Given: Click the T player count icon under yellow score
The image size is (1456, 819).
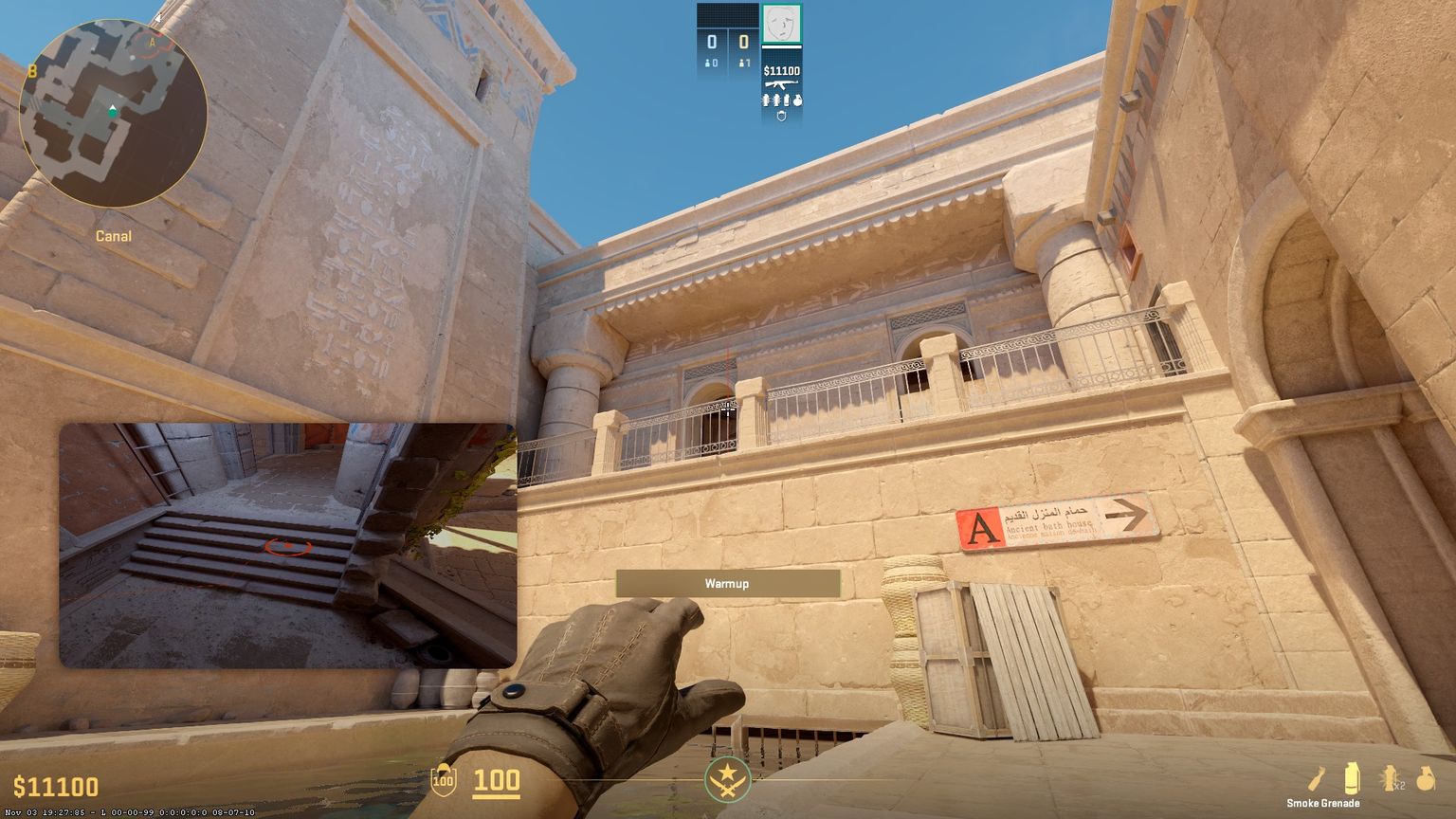Looking at the screenshot, I should [x=743, y=63].
